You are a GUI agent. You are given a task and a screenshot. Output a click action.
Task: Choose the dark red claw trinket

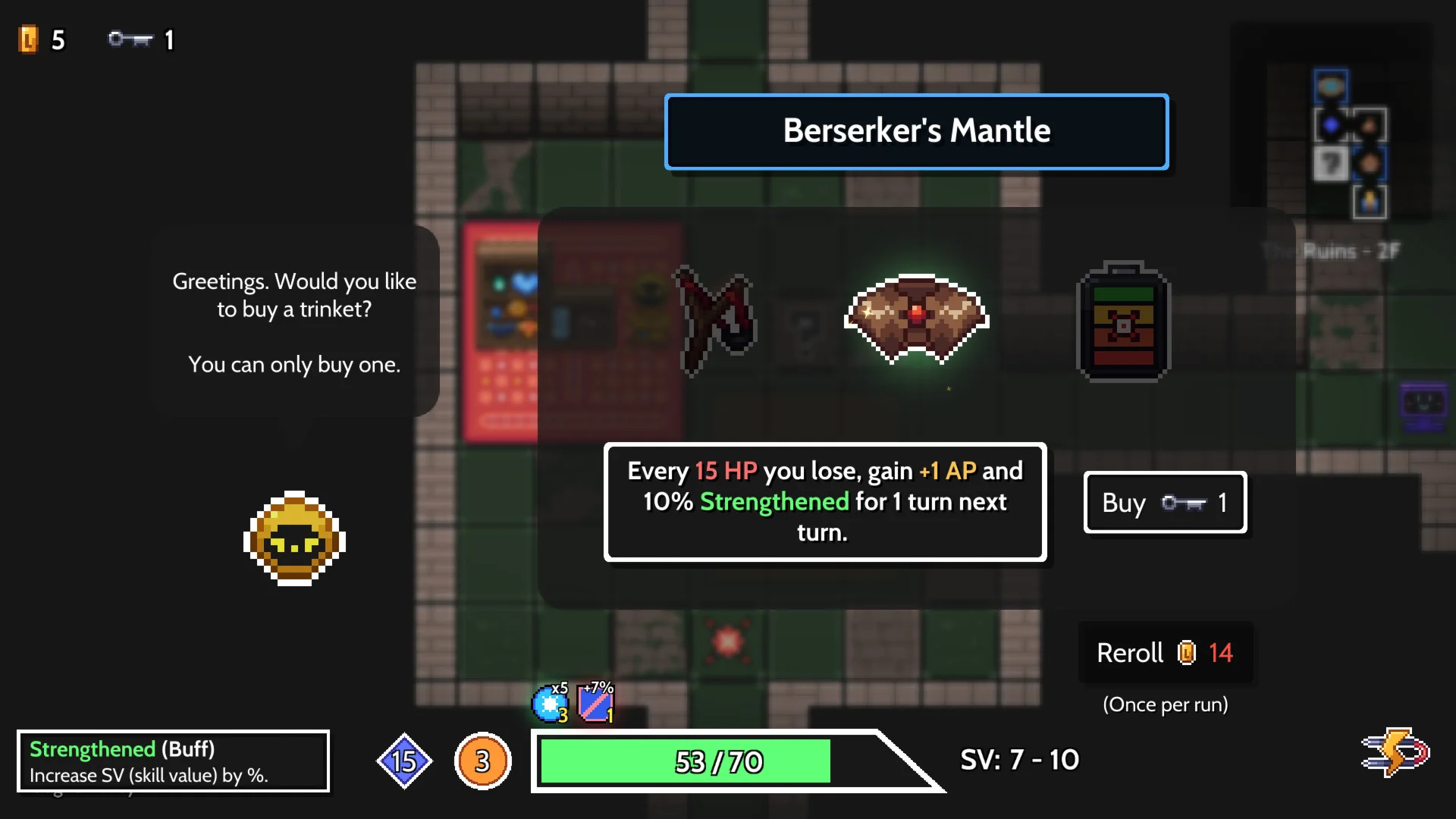715,320
